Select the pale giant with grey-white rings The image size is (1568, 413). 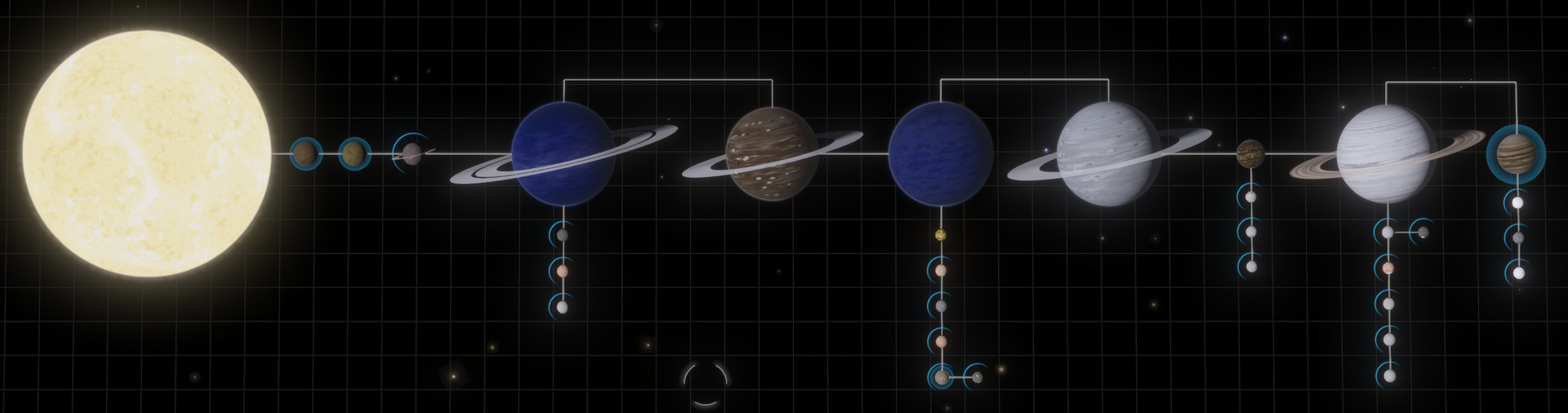(1107, 155)
